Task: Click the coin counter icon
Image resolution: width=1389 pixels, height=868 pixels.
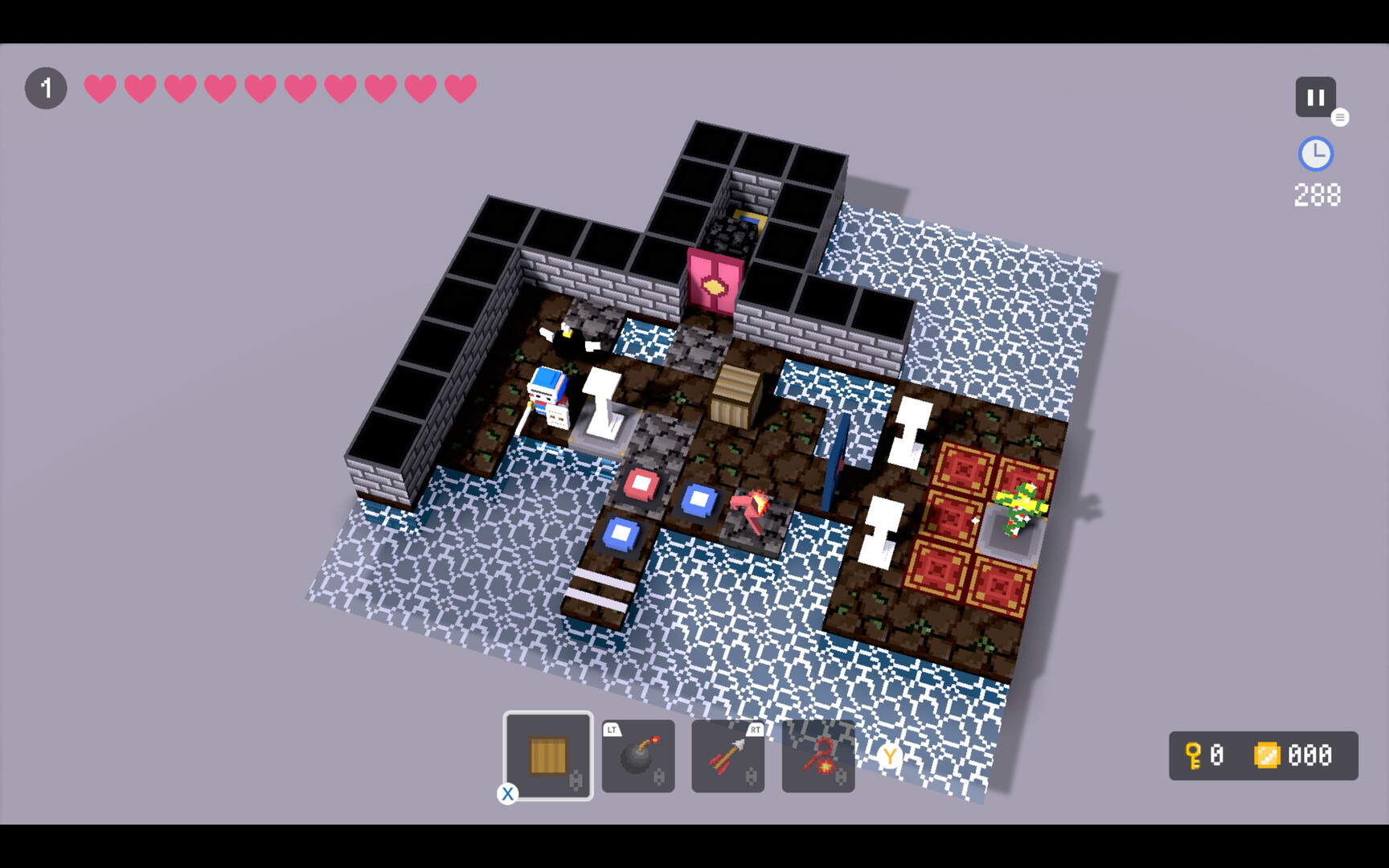Action: pyautogui.click(x=1268, y=754)
